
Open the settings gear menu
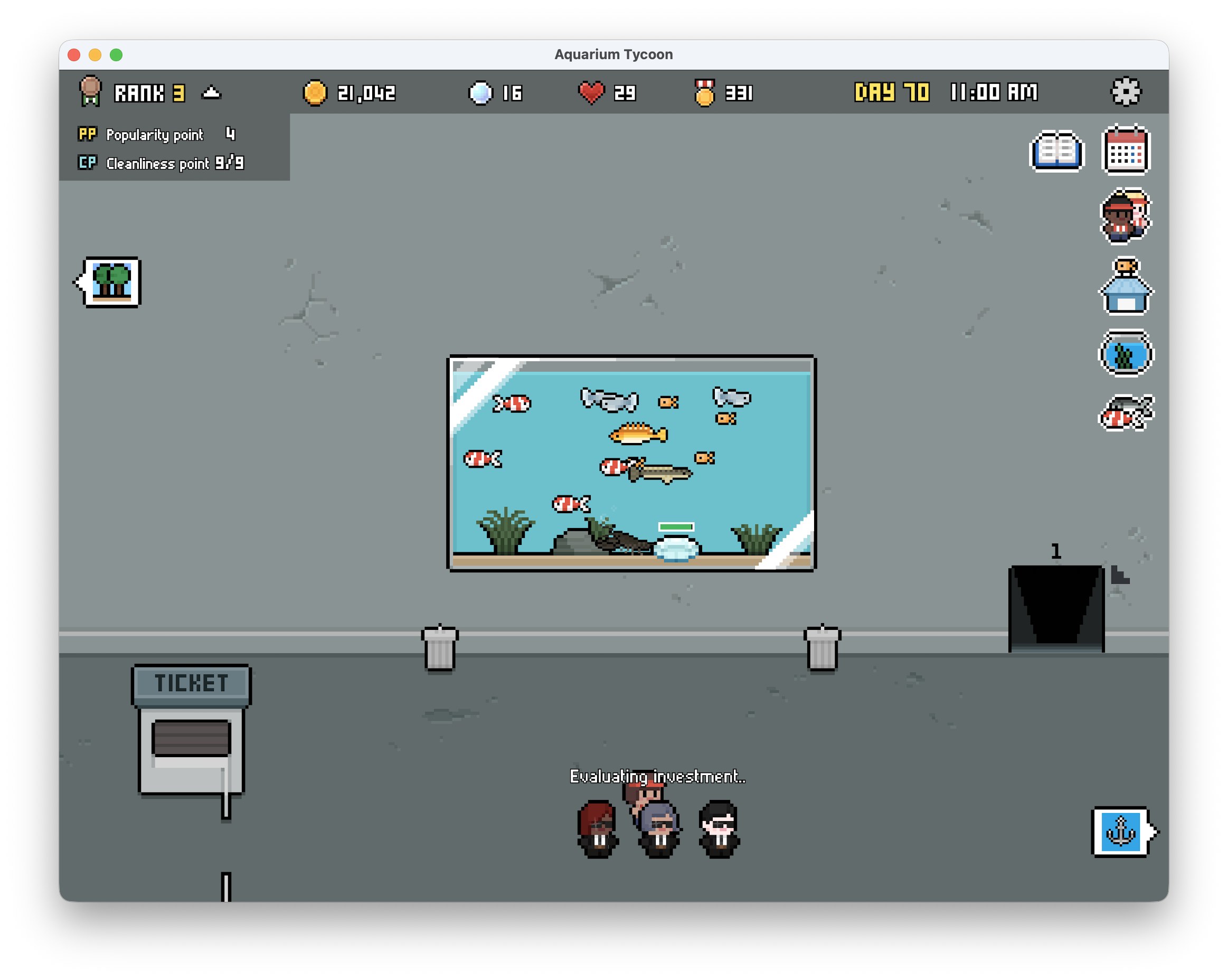tap(1126, 92)
